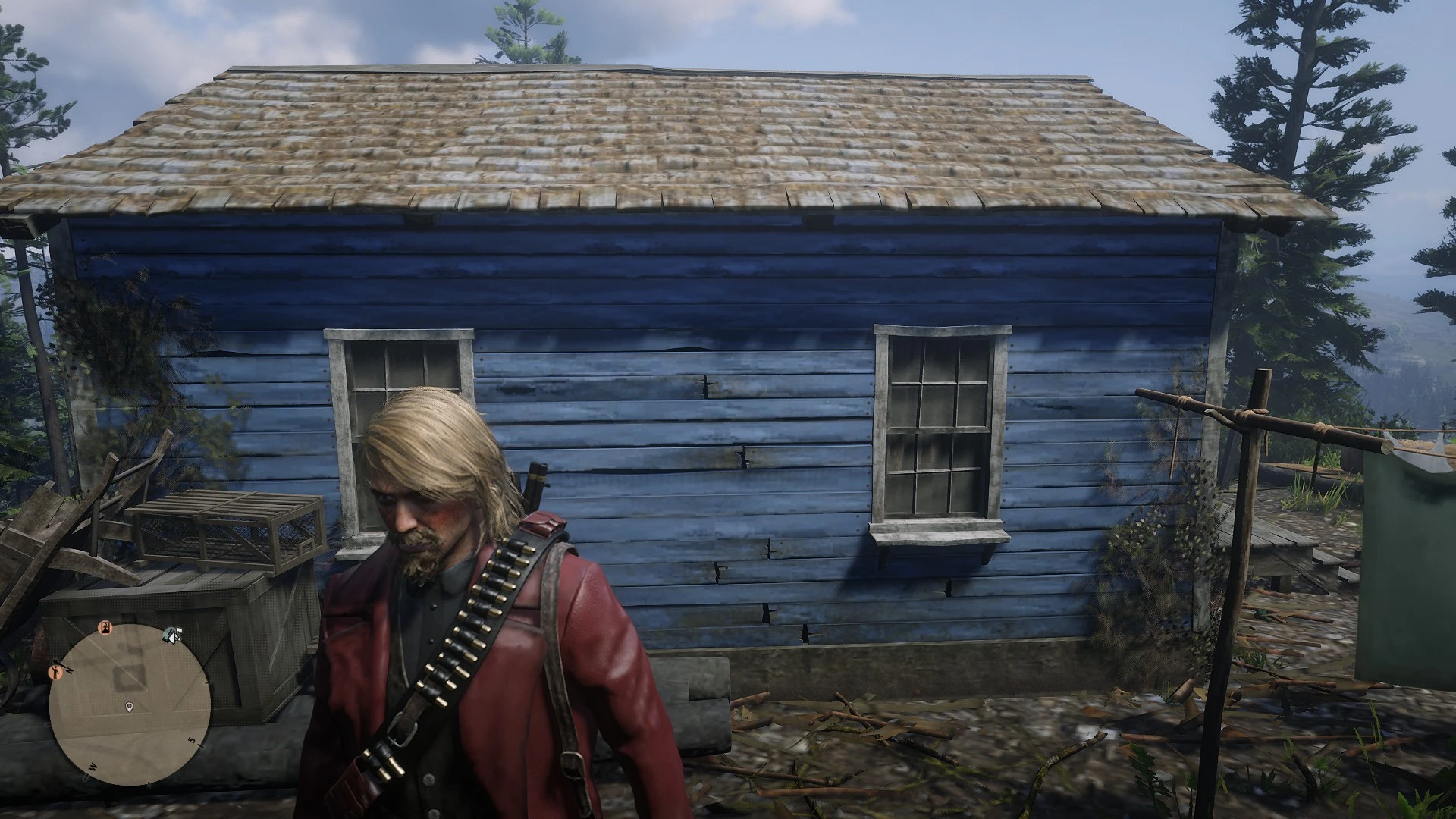Click the W compass letter on minimap
The height and width of the screenshot is (819, 1456).
(93, 766)
